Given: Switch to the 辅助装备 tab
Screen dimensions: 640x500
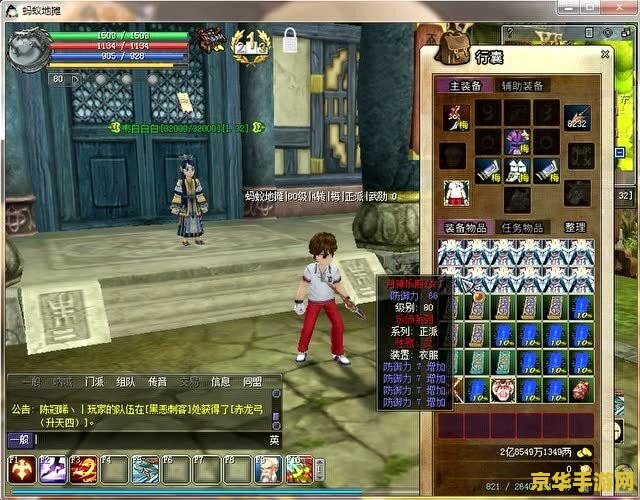Looking at the screenshot, I should (x=522, y=86).
